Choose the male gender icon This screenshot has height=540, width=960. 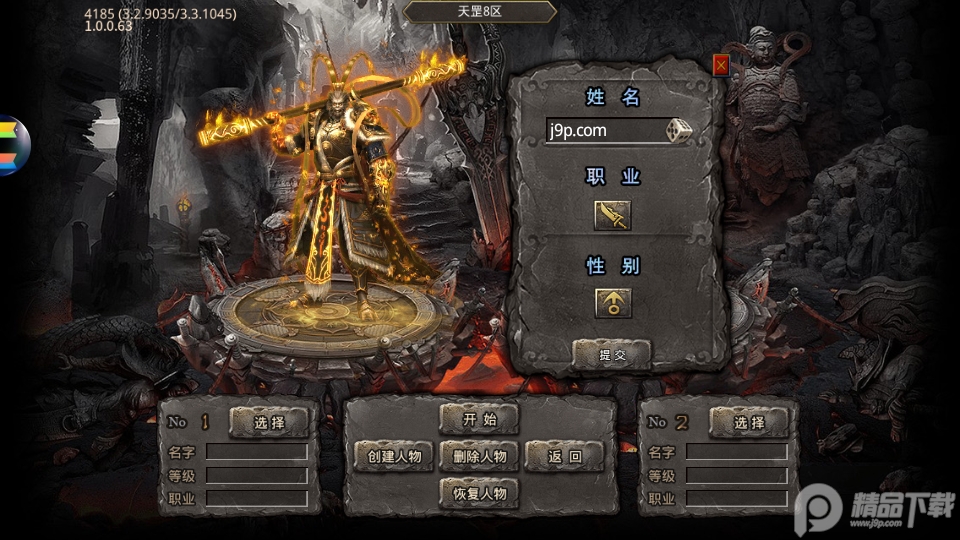612,302
